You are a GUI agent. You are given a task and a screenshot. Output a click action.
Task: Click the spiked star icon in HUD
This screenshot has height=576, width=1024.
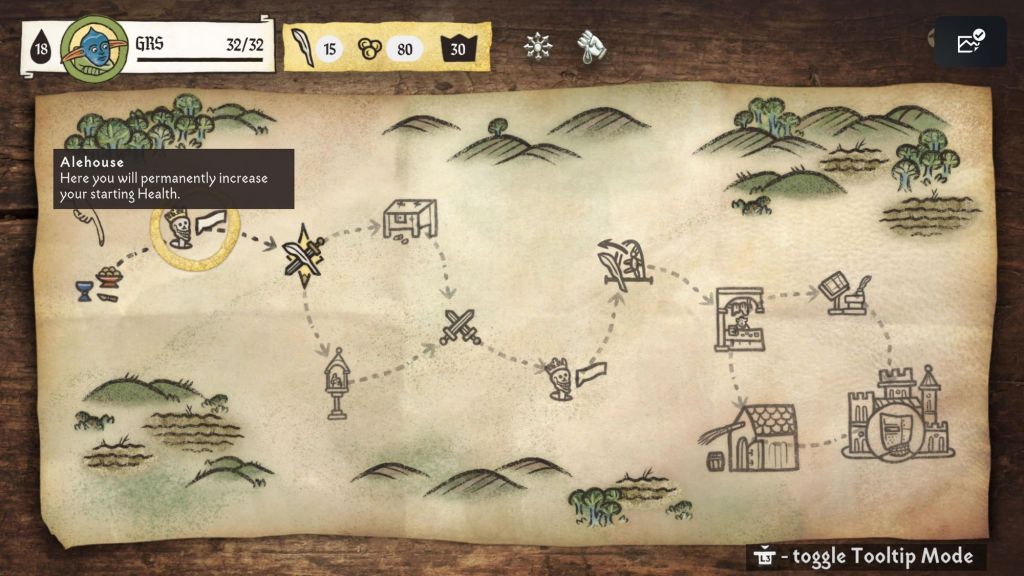pos(538,46)
